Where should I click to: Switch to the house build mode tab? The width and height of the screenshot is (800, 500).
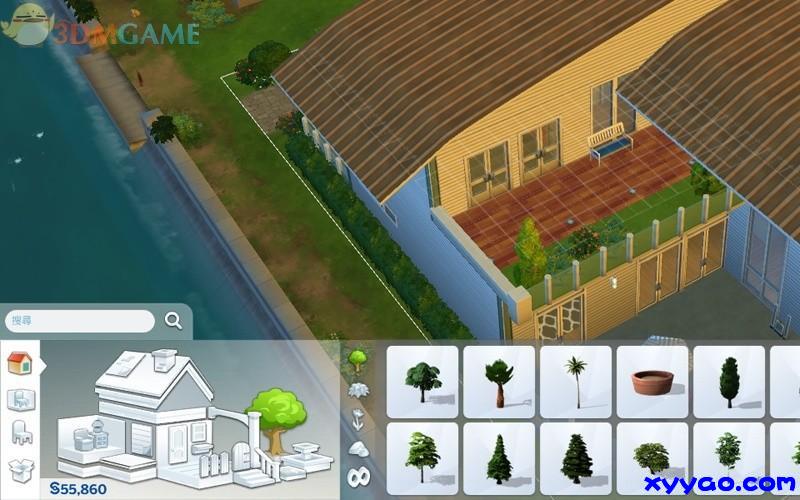20,363
